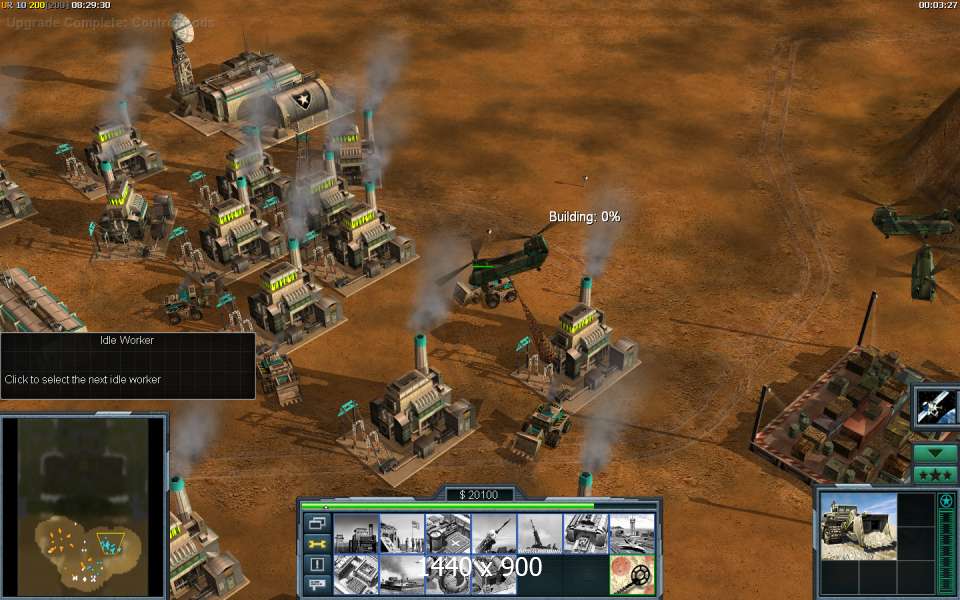This screenshot has height=600, width=960.
Task: Select the power plant build icon
Action: point(355,533)
